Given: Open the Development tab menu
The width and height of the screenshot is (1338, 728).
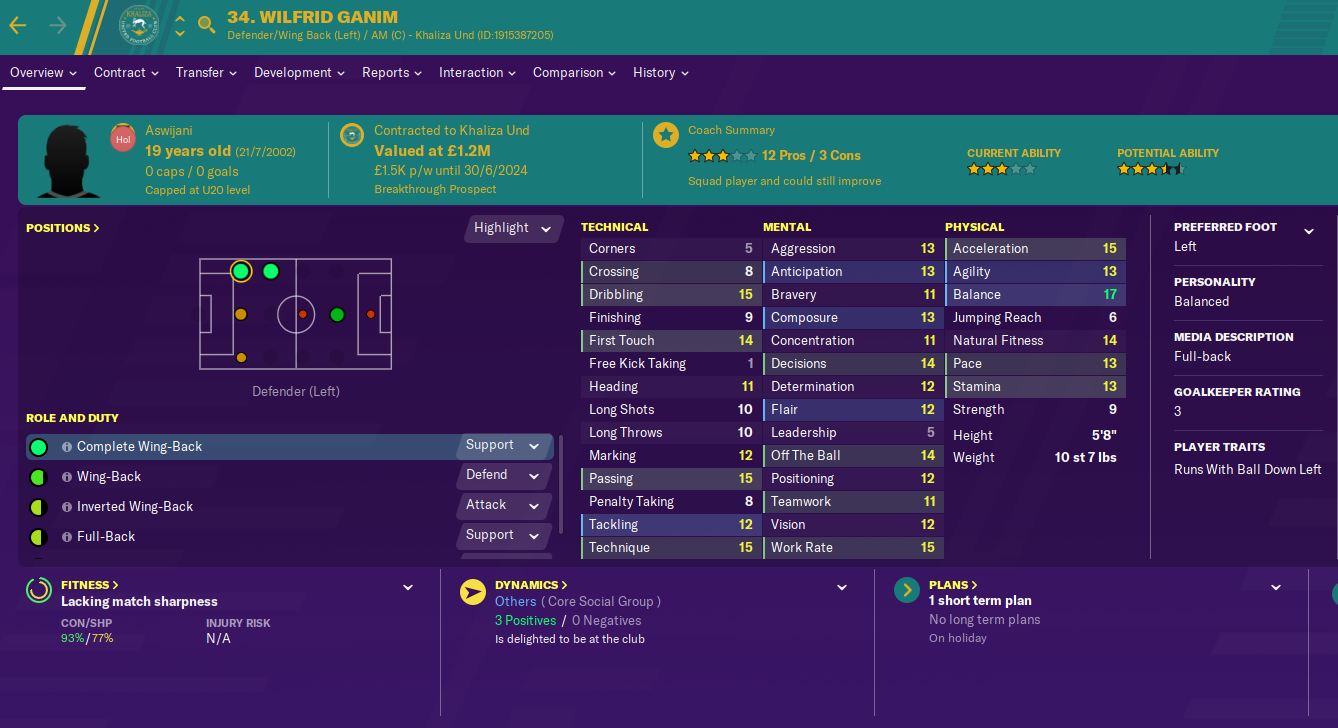Looking at the screenshot, I should click(x=299, y=73).
